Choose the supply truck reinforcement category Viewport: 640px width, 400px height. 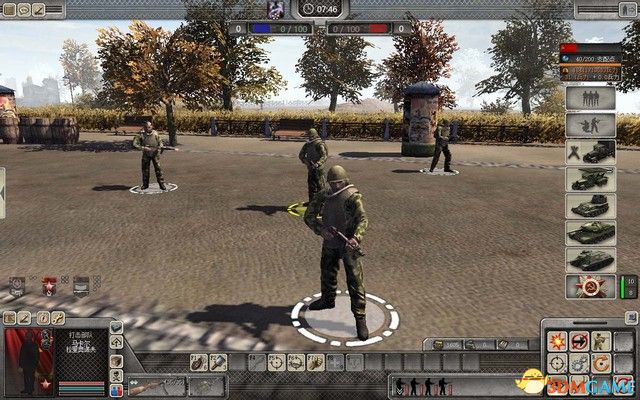coord(590,153)
